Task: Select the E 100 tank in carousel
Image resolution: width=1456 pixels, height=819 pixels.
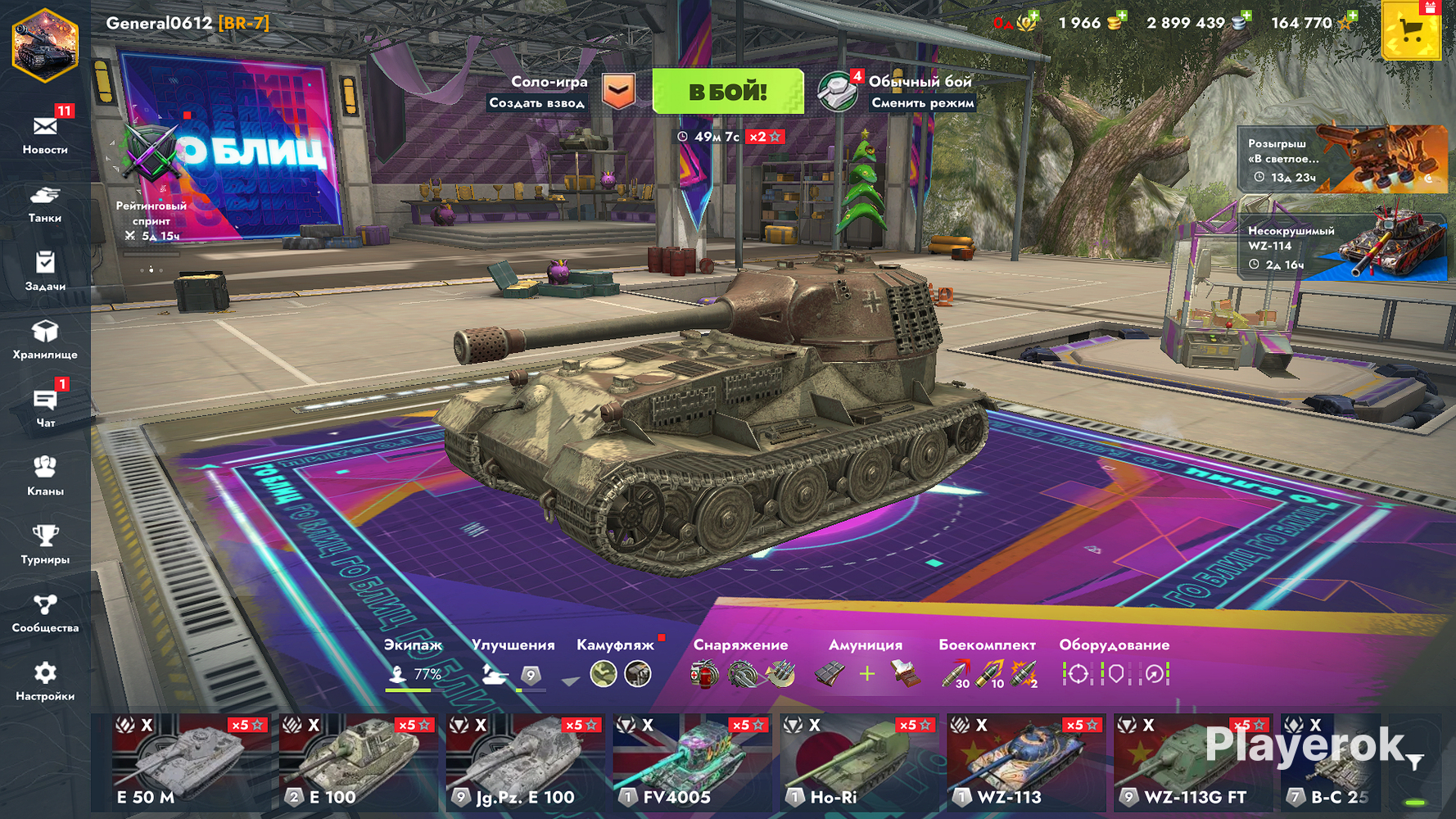Action: click(x=357, y=762)
